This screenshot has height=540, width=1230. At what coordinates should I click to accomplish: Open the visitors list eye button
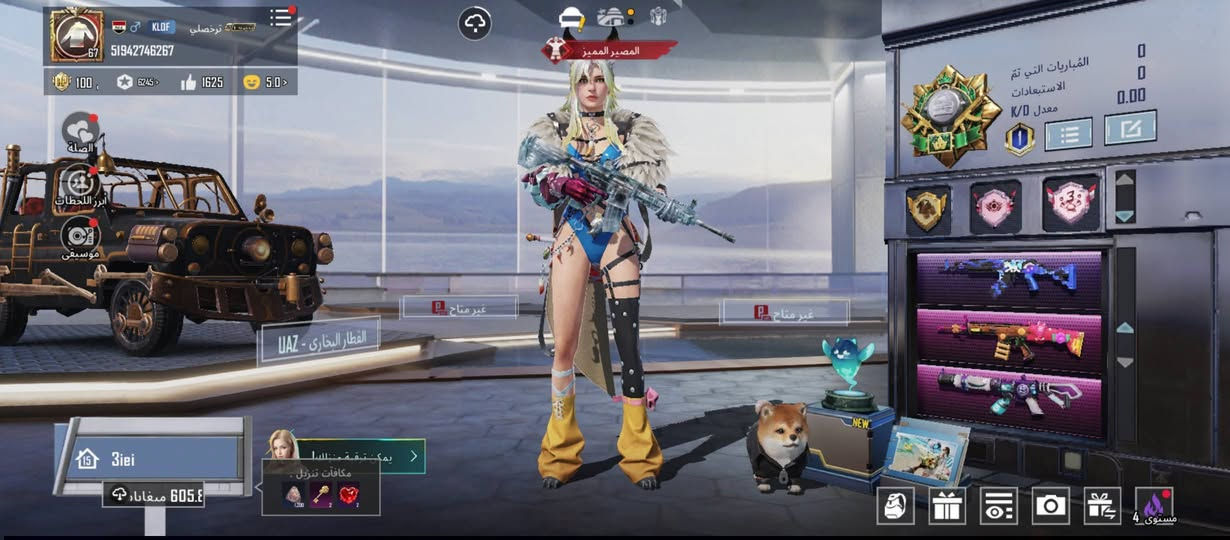click(x=998, y=506)
